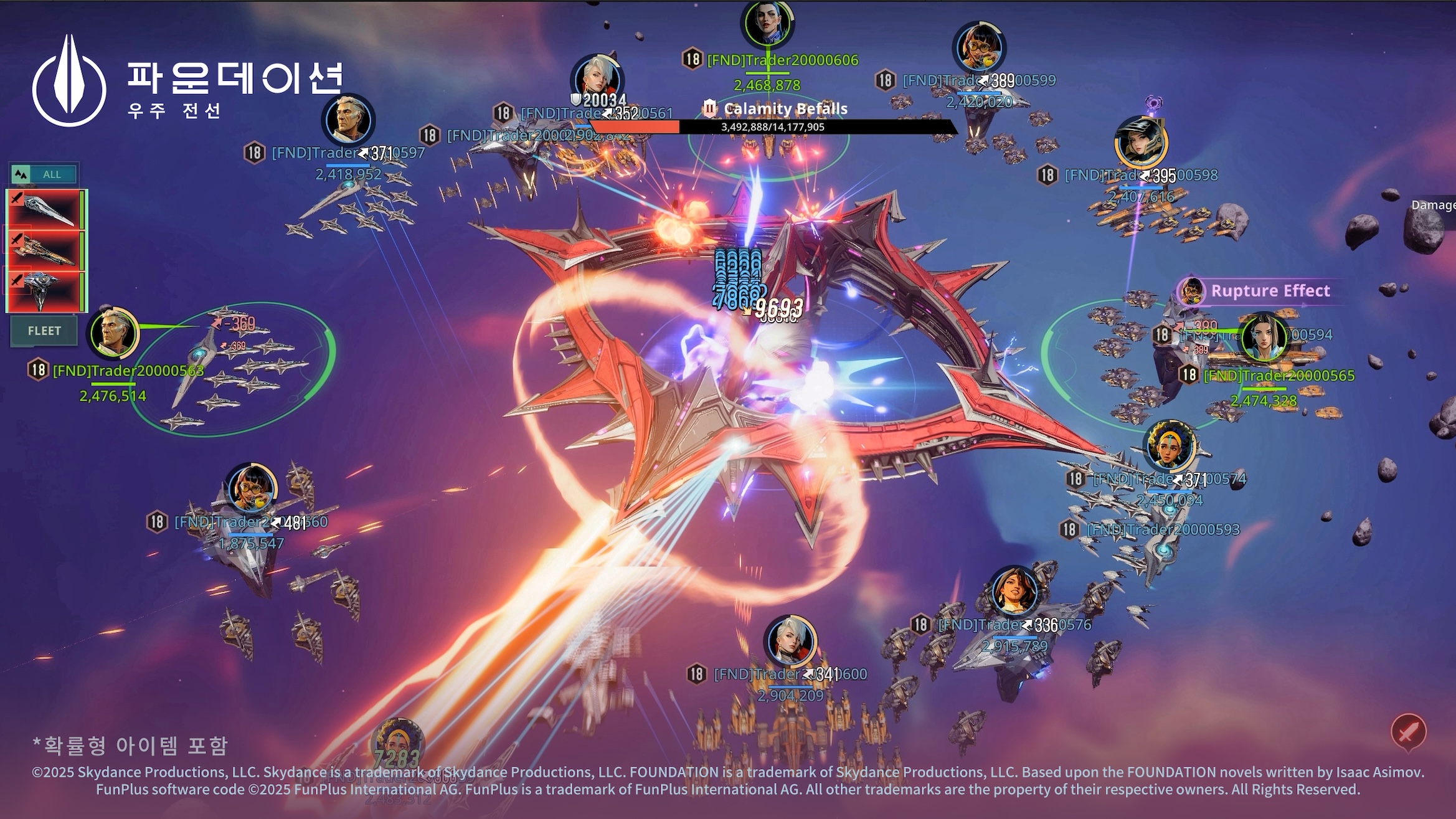Viewport: 1456px width, 819px height.
Task: Choose the orange cruiser ship slot
Action: pyautogui.click(x=45, y=250)
